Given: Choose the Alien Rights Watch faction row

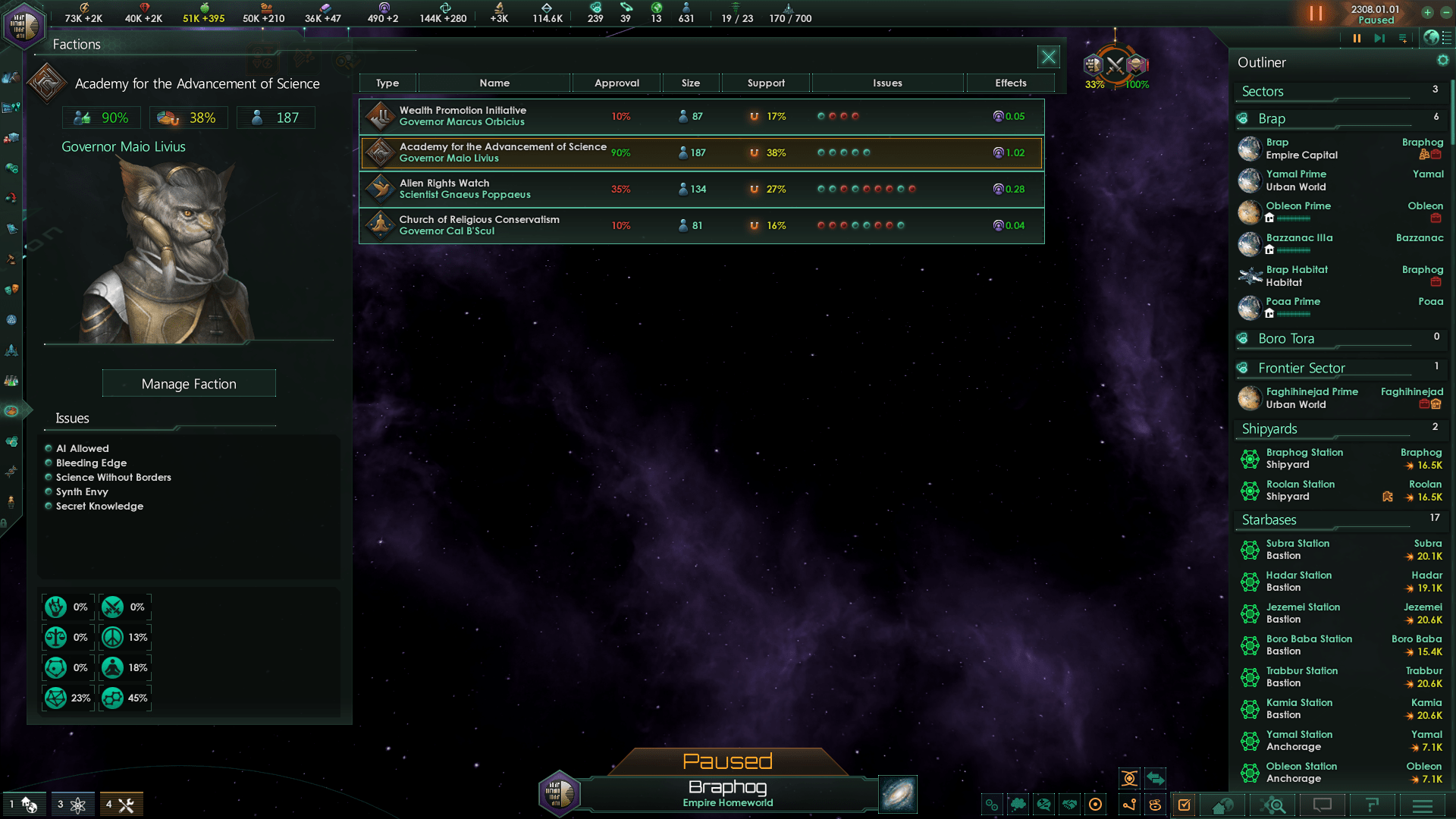Looking at the screenshot, I should pos(701,190).
